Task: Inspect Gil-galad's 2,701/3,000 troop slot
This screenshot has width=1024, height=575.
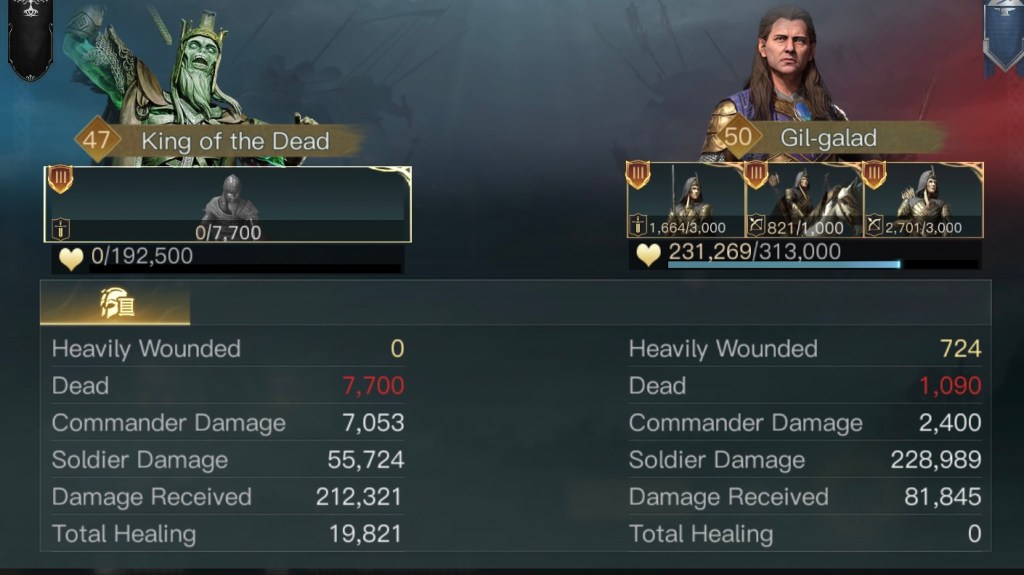Action: click(x=923, y=200)
